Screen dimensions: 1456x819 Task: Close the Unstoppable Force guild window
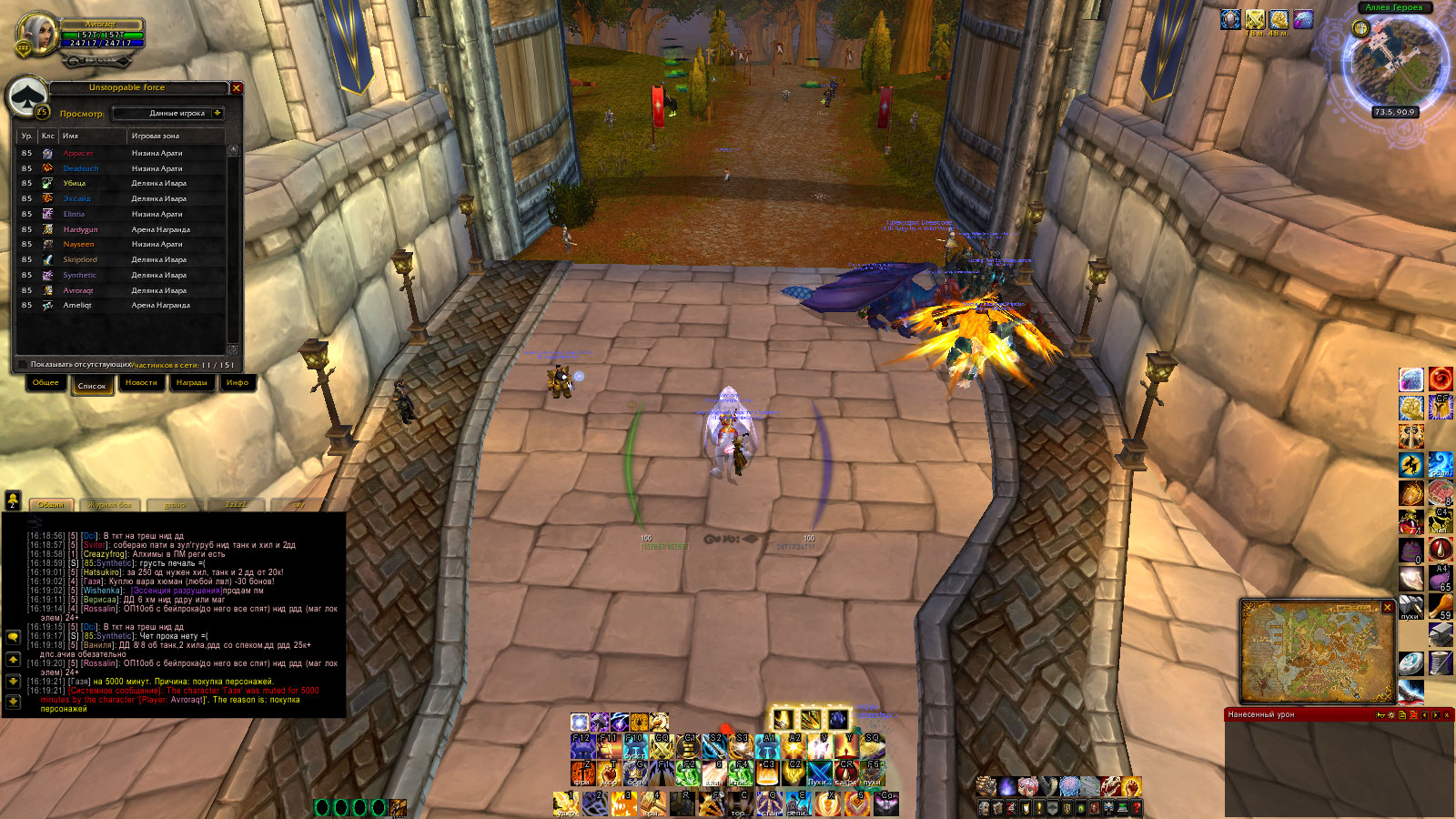click(x=237, y=88)
